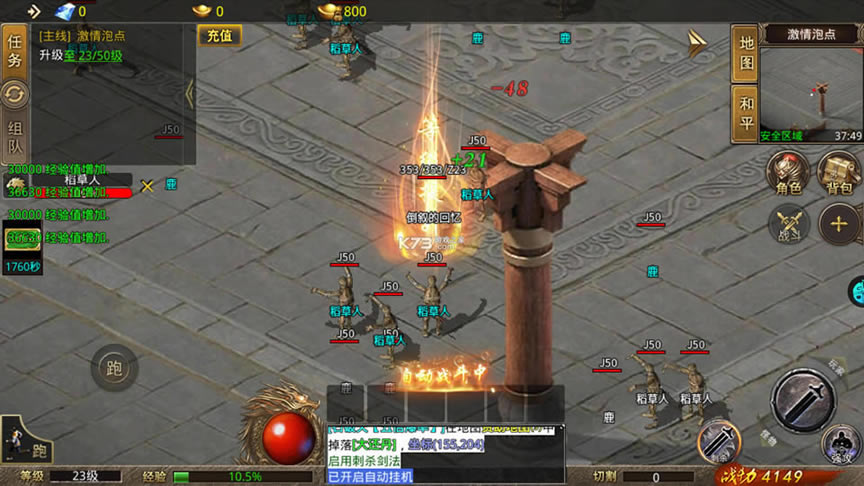
Task: Click the circular refresh arrows button
Action: click(15, 96)
